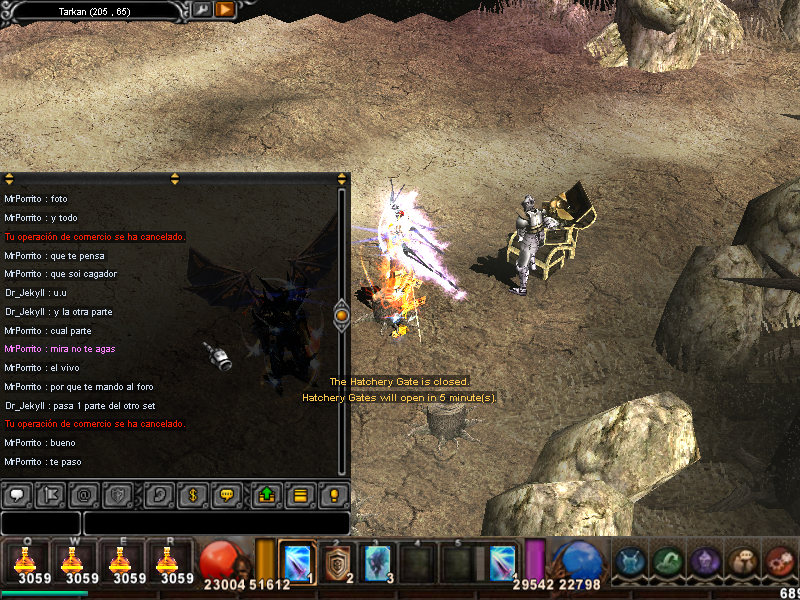Toggle the dollar sign chat filter
Image resolution: width=800 pixels, height=600 pixels.
[192, 494]
